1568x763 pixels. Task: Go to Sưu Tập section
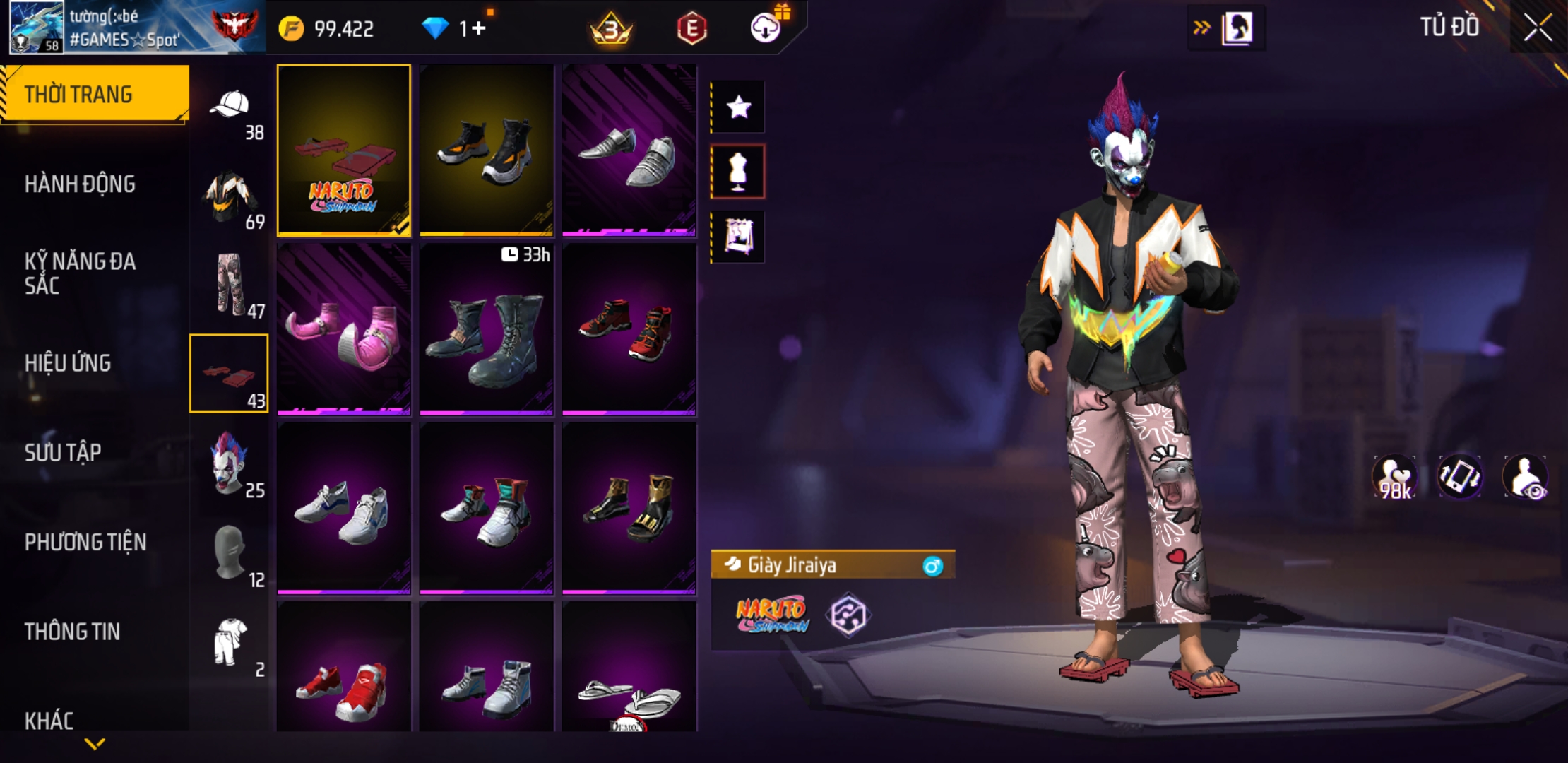tap(63, 452)
